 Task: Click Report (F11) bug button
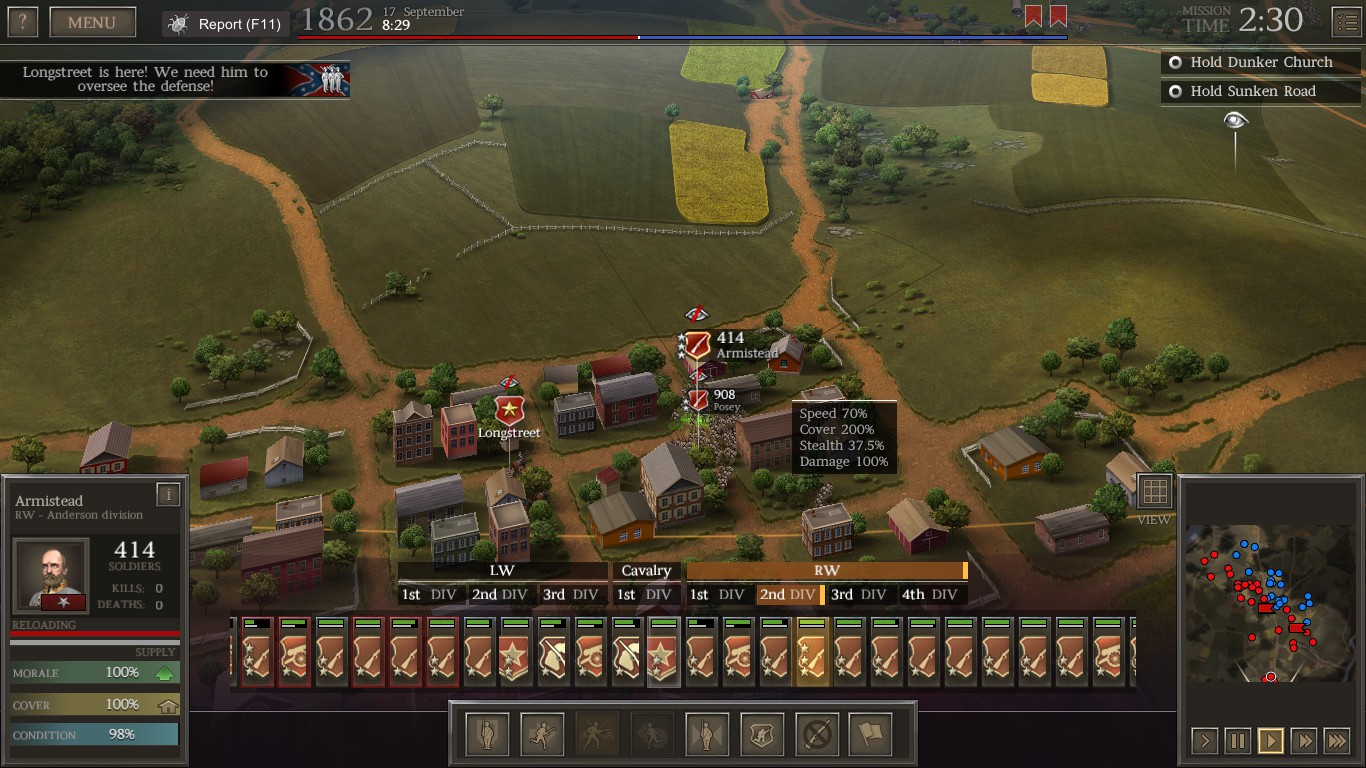point(226,24)
